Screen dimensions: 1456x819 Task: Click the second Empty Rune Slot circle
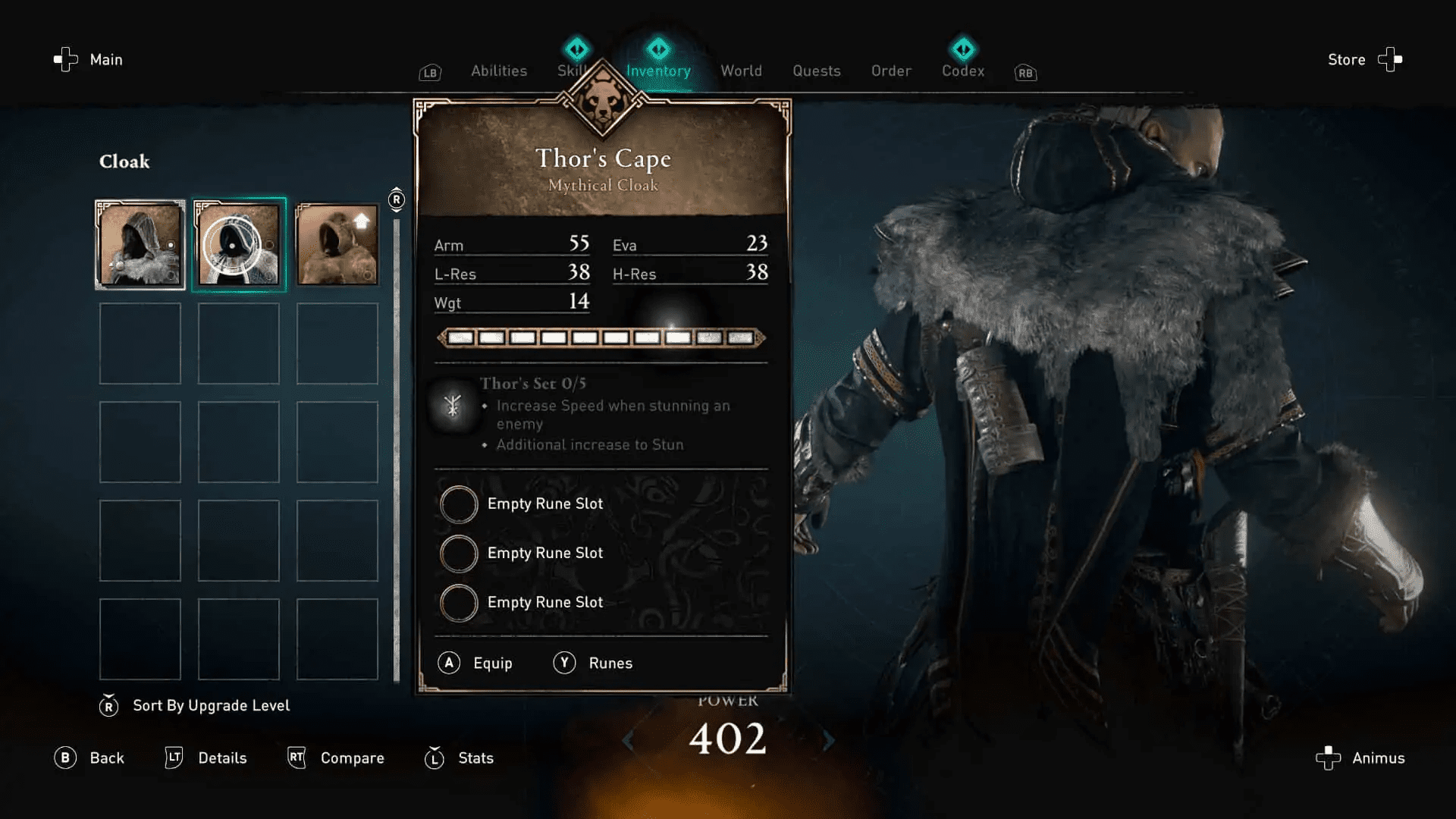coord(459,553)
